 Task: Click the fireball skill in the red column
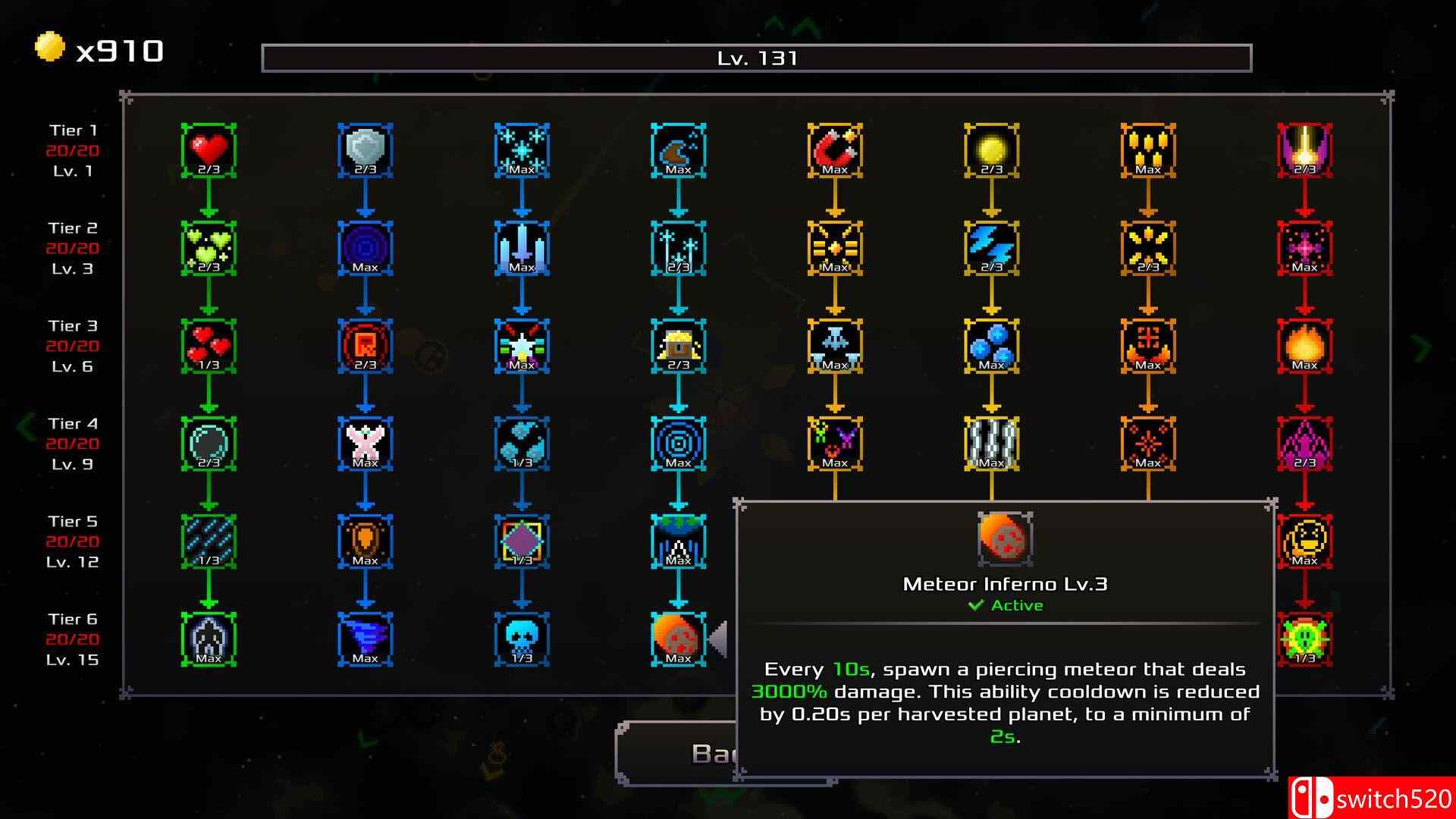pos(1304,345)
